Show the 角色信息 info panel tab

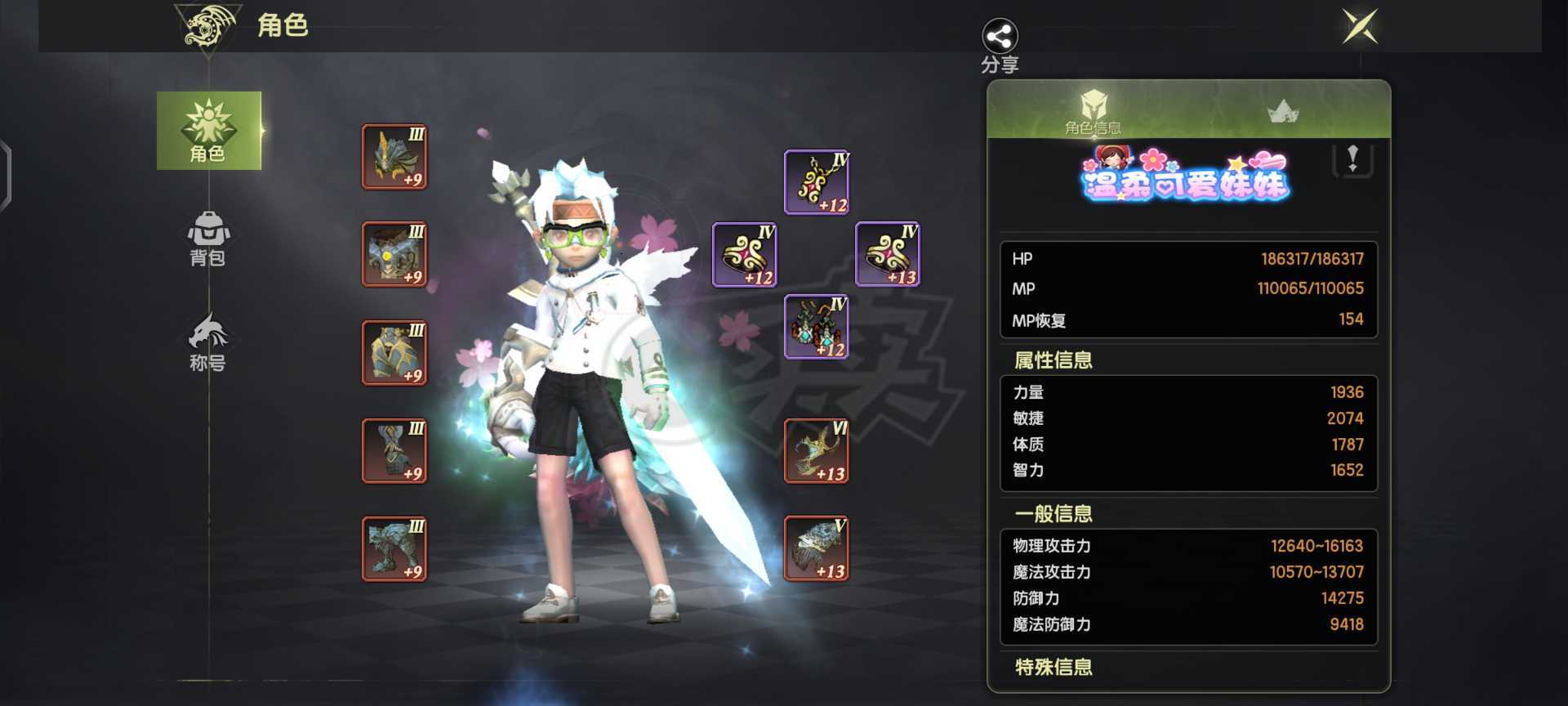(1092, 112)
